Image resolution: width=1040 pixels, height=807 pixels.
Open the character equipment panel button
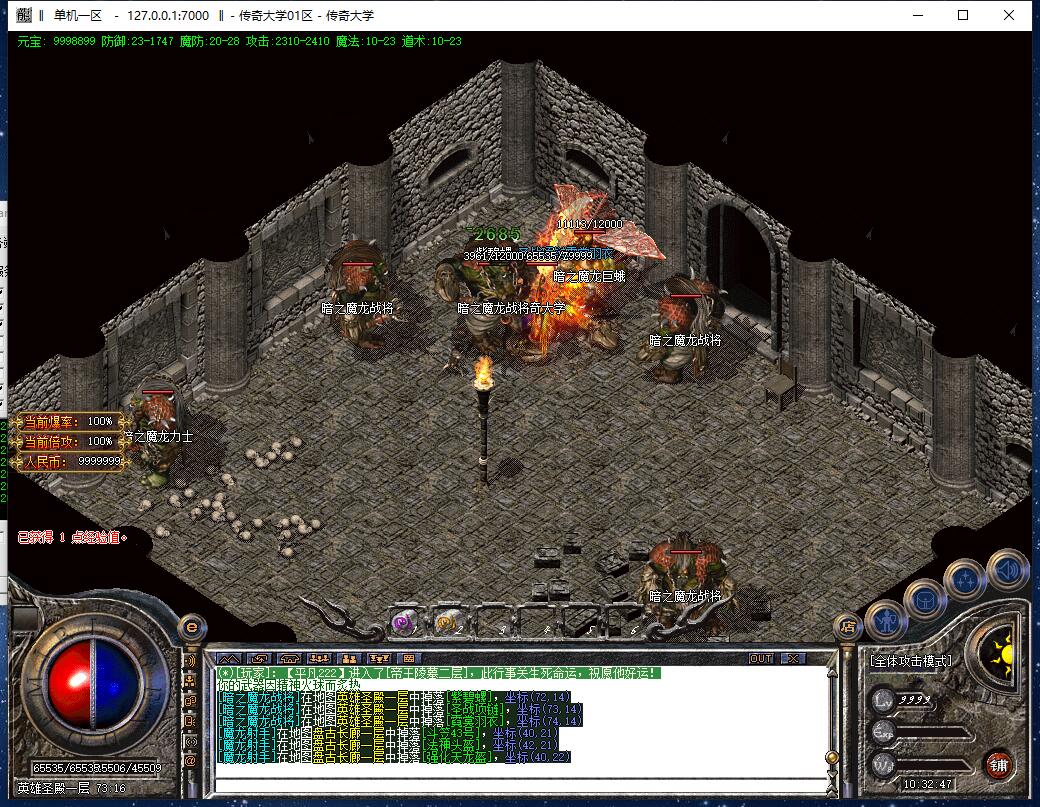pos(886,622)
